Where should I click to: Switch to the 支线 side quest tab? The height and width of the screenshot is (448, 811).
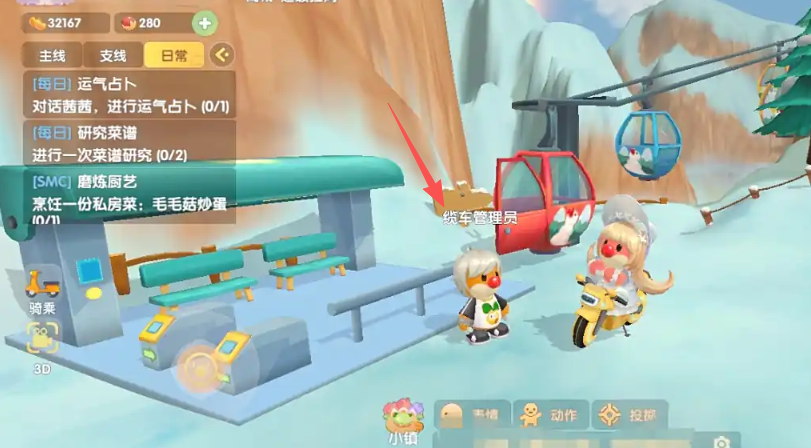pos(112,55)
